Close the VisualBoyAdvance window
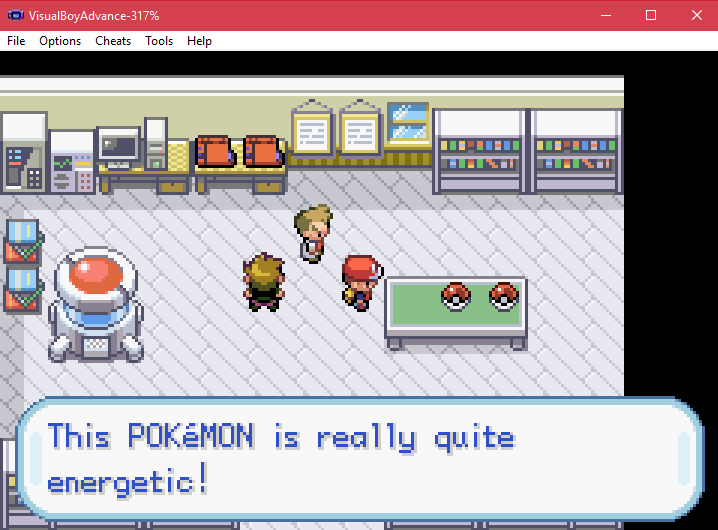Viewport: 718px width, 530px height. tap(696, 16)
